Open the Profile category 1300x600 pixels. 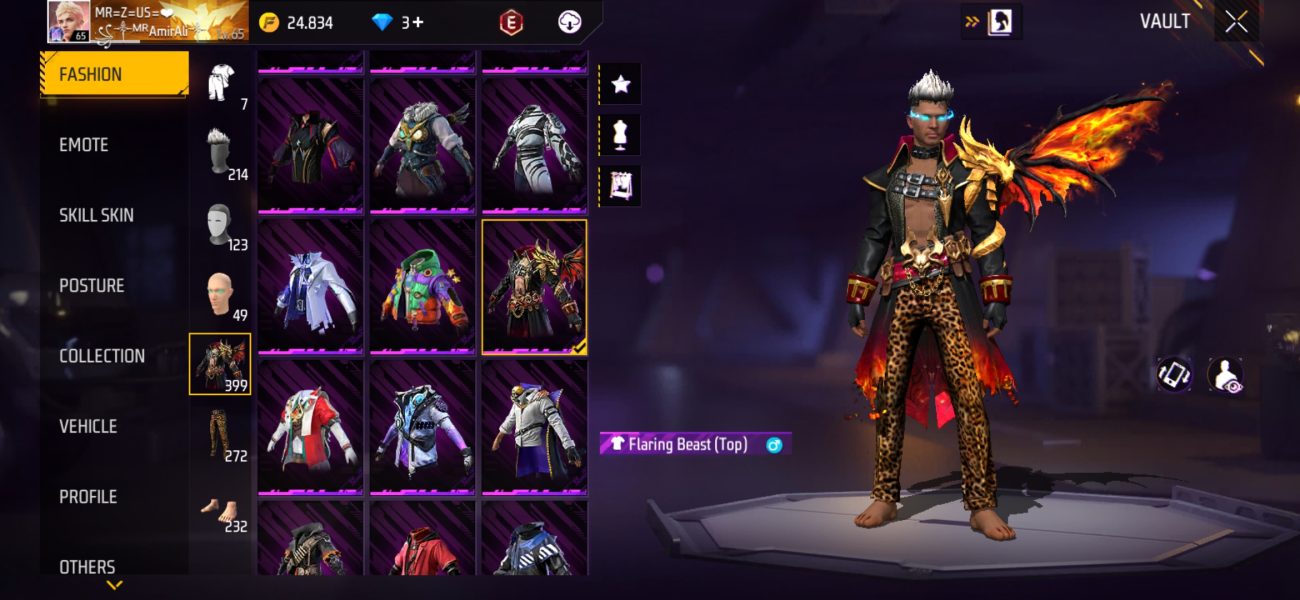(x=88, y=497)
